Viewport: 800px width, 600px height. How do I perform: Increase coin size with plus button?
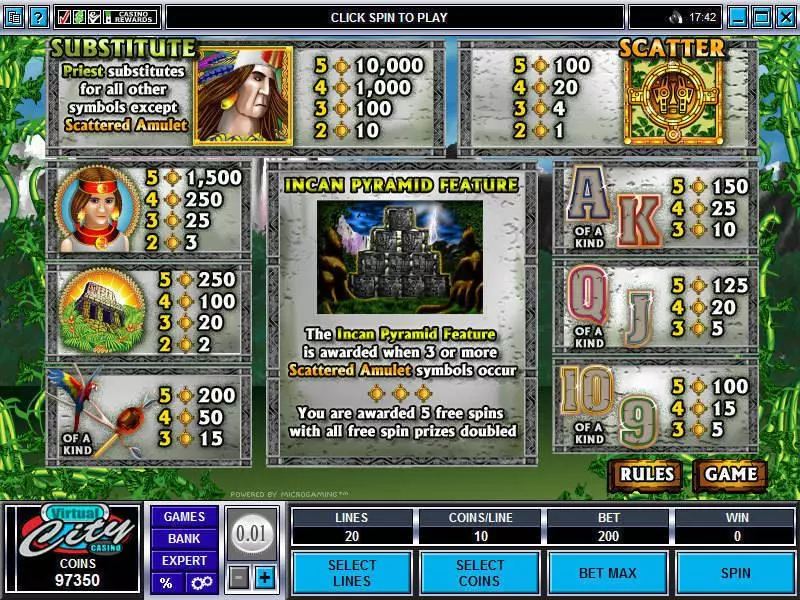tap(264, 577)
